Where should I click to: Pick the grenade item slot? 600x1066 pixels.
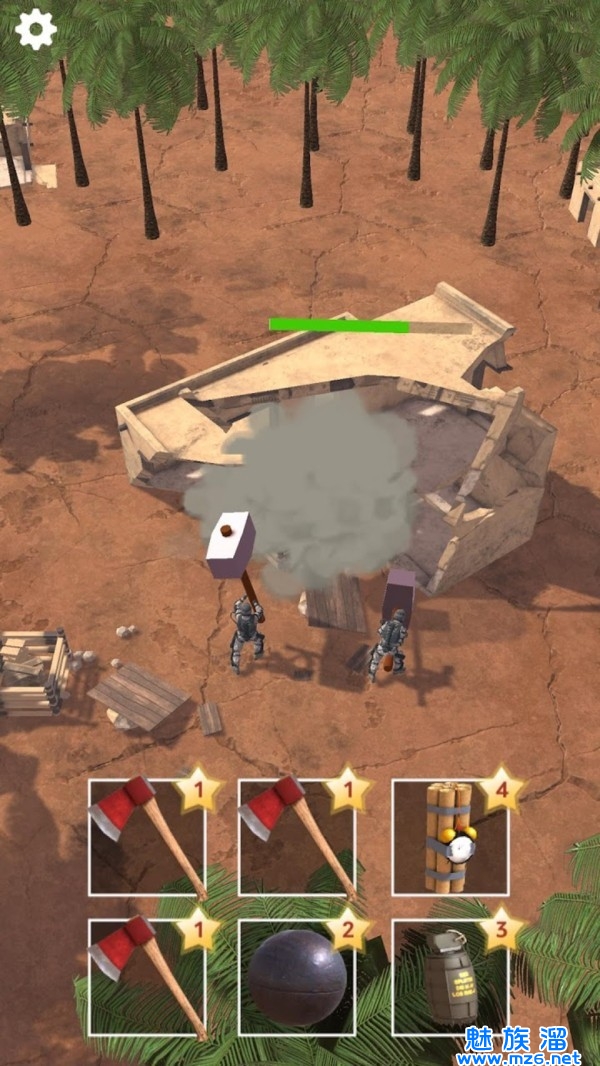pos(449,977)
